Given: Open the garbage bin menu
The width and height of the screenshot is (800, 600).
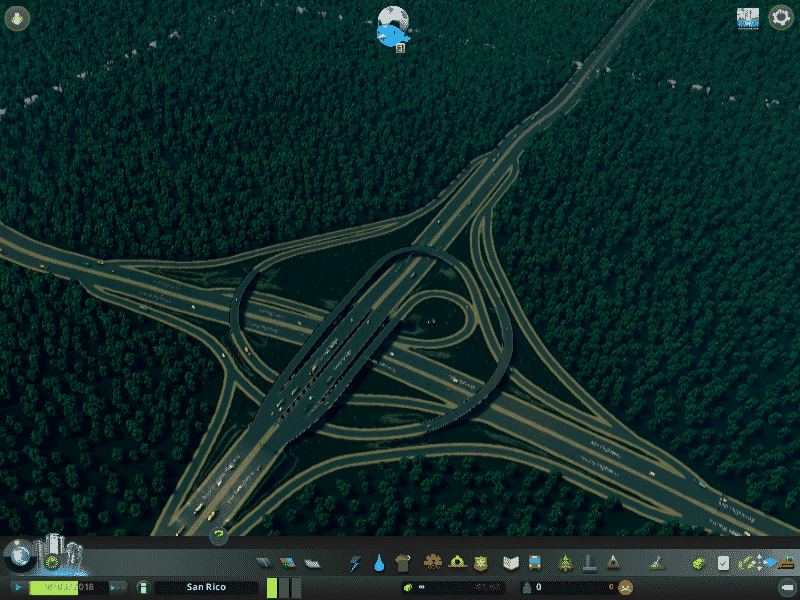Looking at the screenshot, I should point(402,563).
